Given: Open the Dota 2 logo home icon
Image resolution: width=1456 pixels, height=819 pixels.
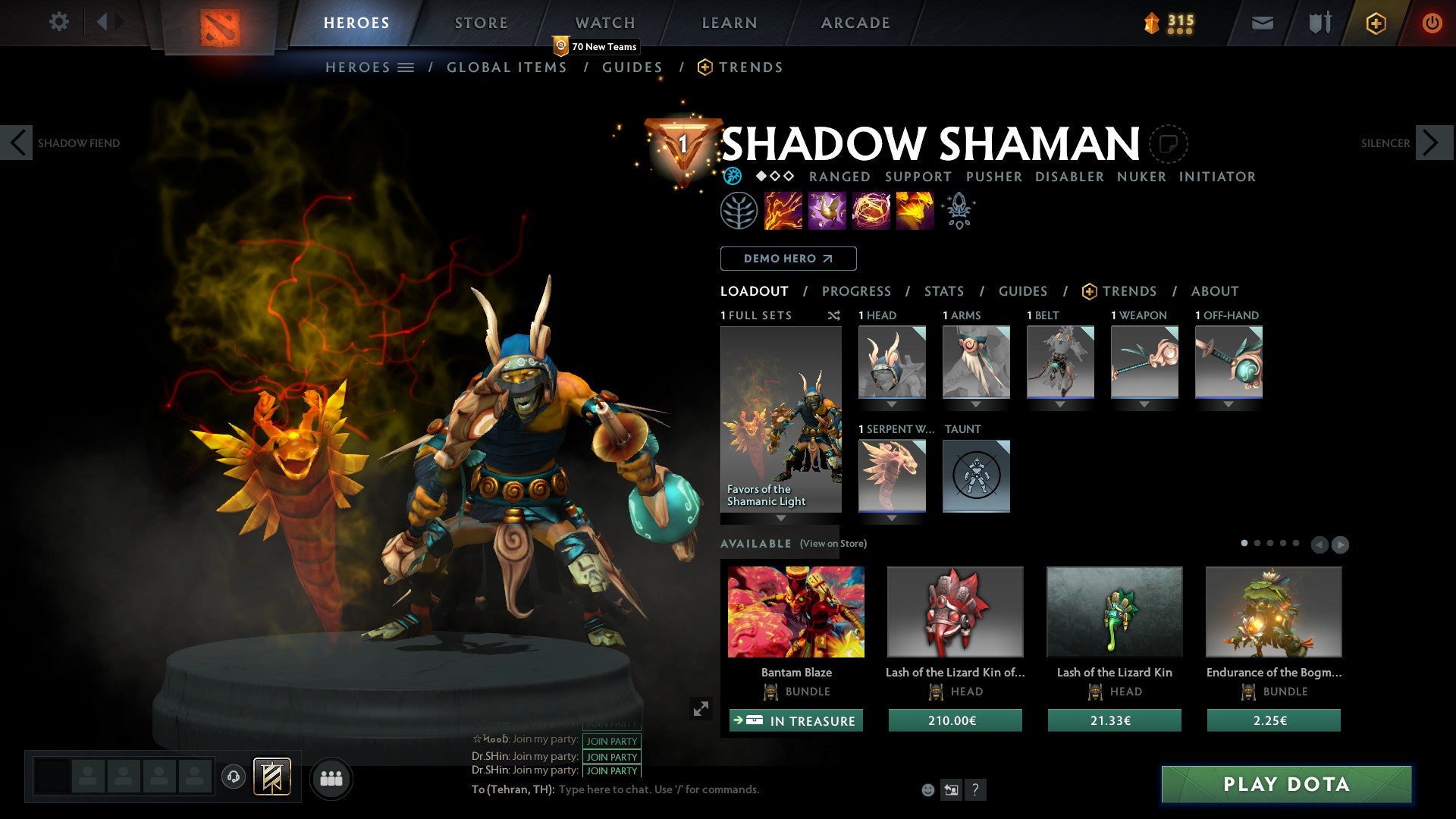Looking at the screenshot, I should (220, 23).
